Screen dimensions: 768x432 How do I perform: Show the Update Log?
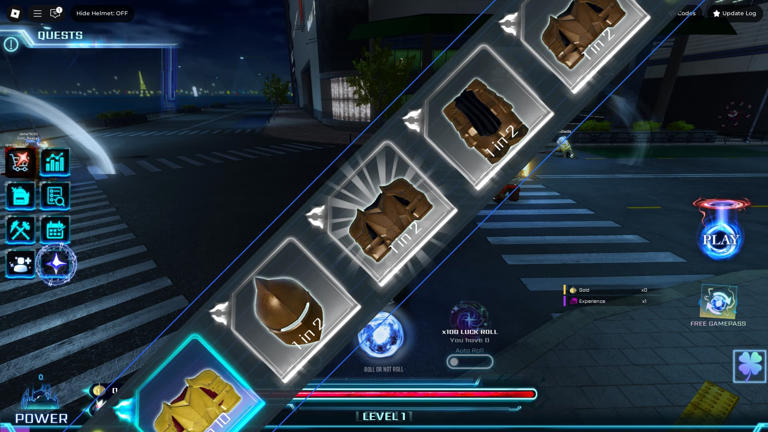[x=734, y=13]
